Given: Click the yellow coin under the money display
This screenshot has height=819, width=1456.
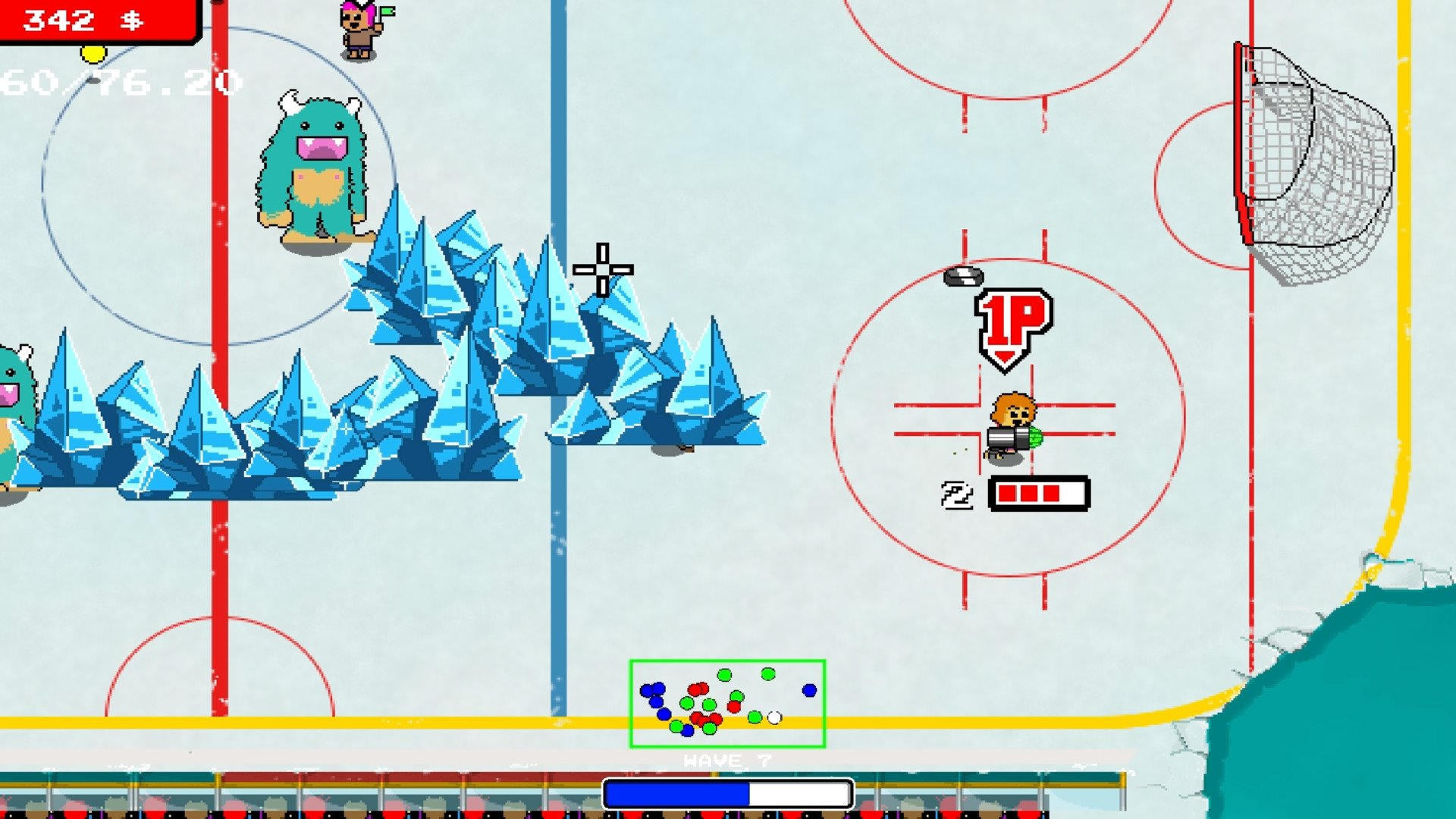Looking at the screenshot, I should 93,55.
